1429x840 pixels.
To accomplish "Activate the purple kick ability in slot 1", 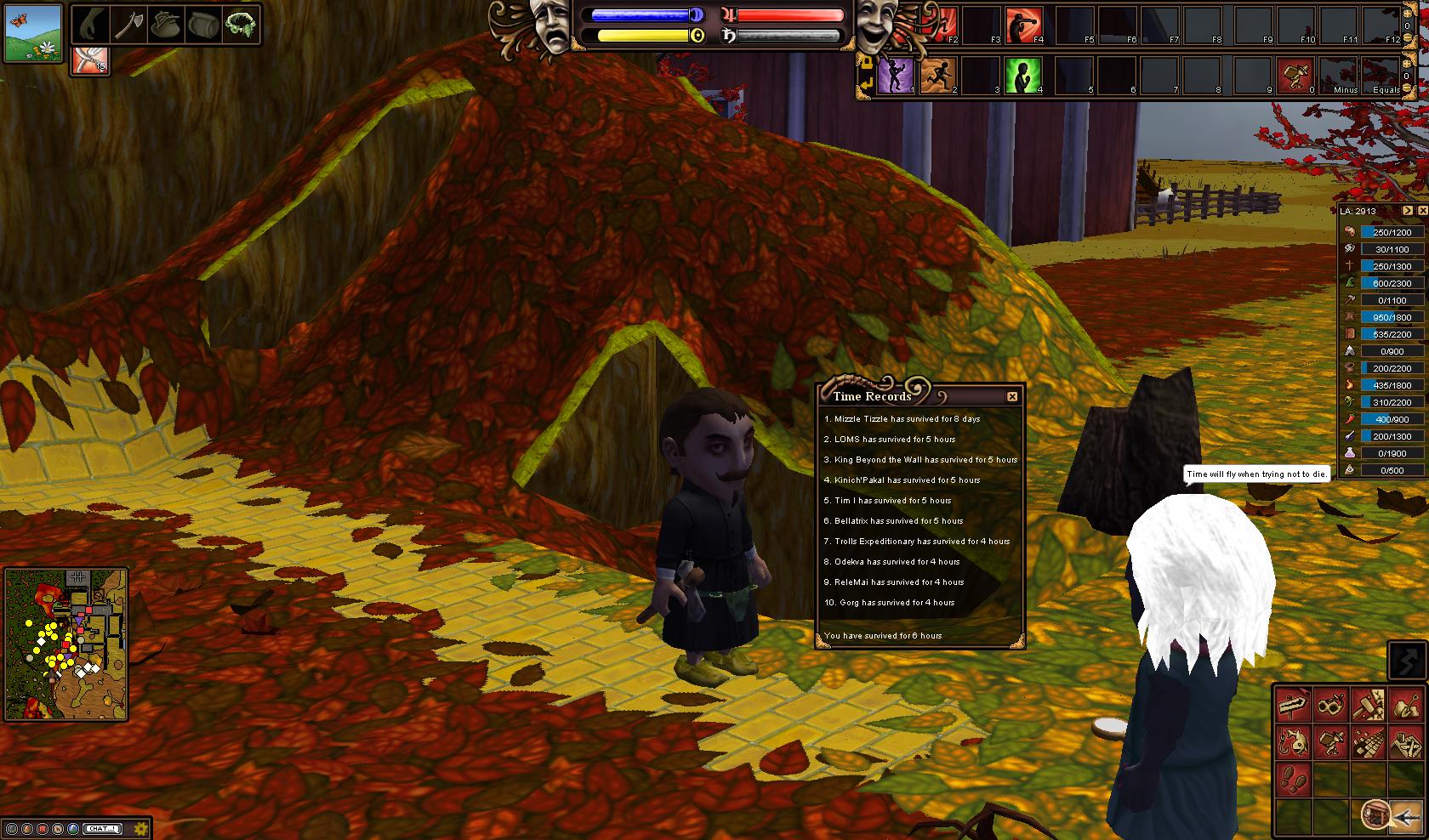I will coord(896,76).
